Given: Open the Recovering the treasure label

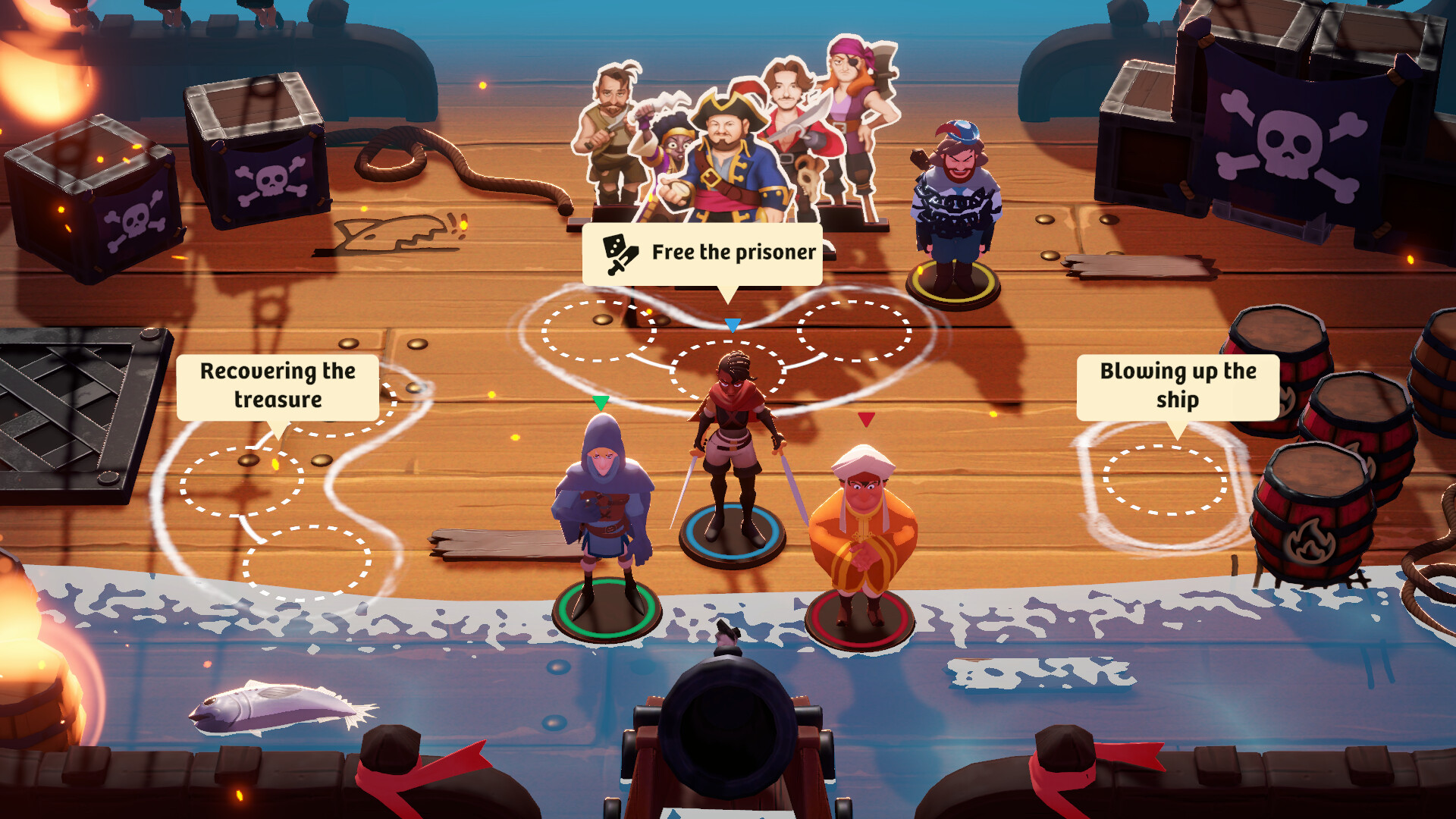Looking at the screenshot, I should tap(278, 384).
